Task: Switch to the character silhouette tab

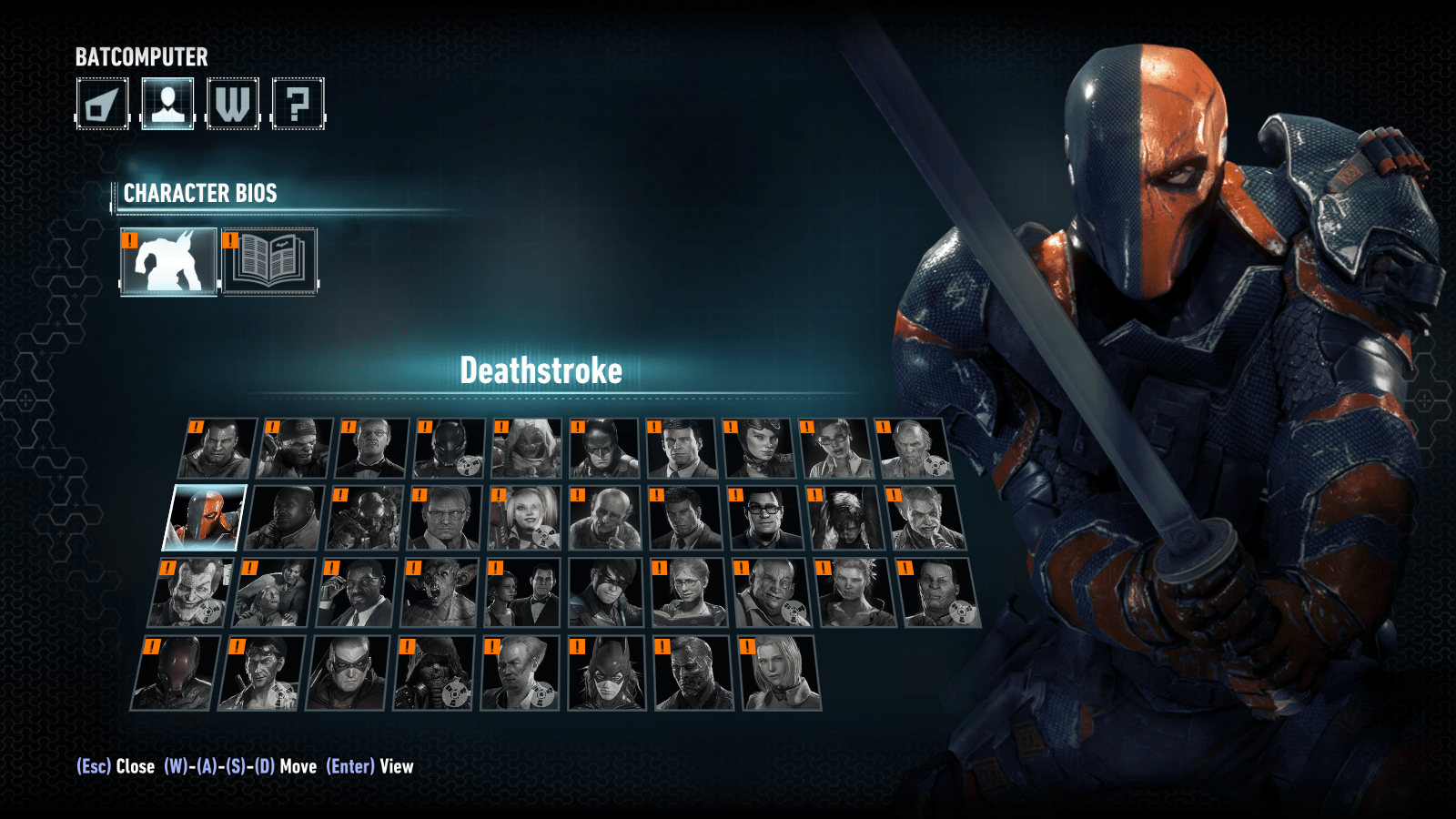Action: pos(167,104)
